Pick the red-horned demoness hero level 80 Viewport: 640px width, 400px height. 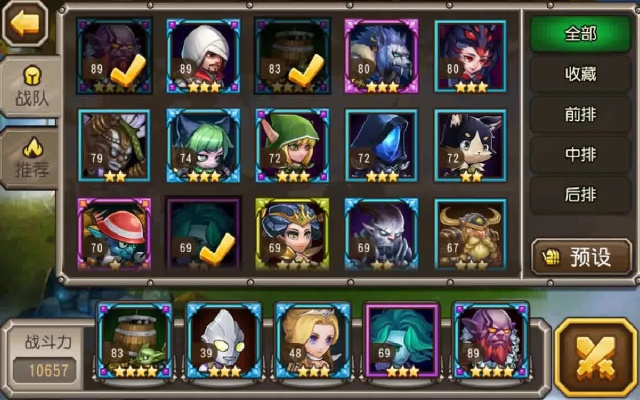[470, 56]
